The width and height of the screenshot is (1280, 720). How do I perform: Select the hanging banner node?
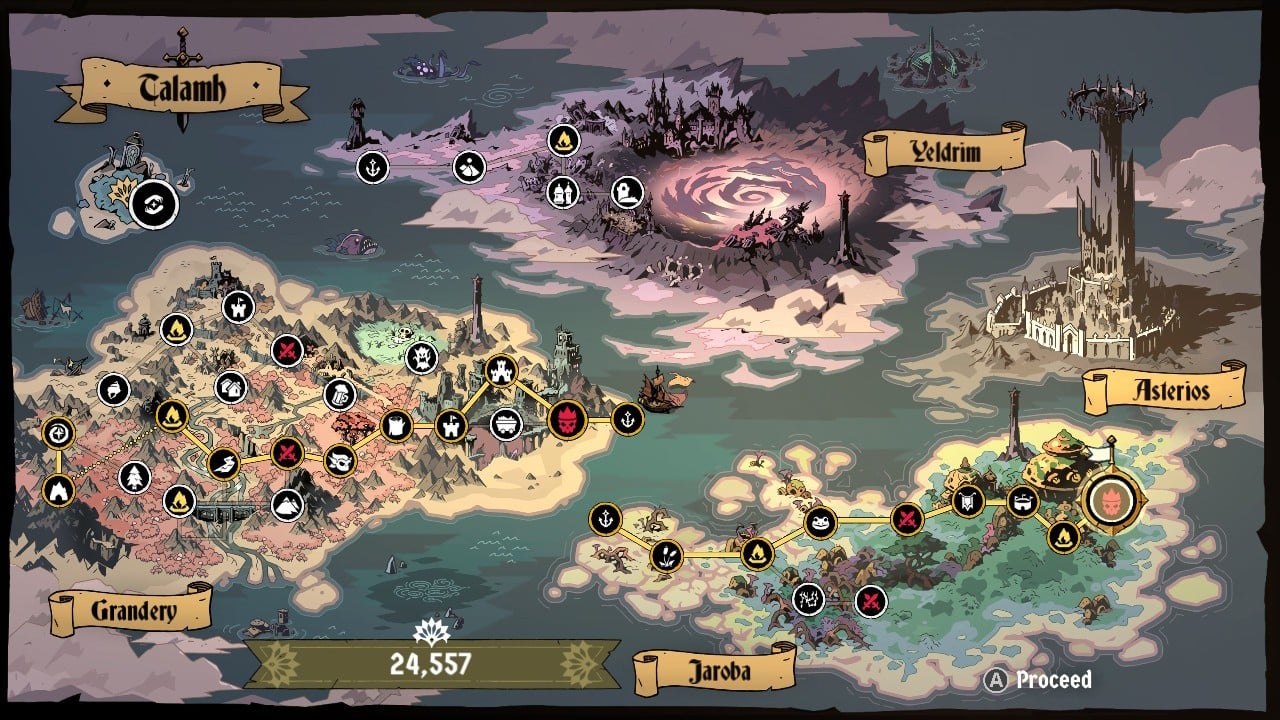[x=968, y=501]
